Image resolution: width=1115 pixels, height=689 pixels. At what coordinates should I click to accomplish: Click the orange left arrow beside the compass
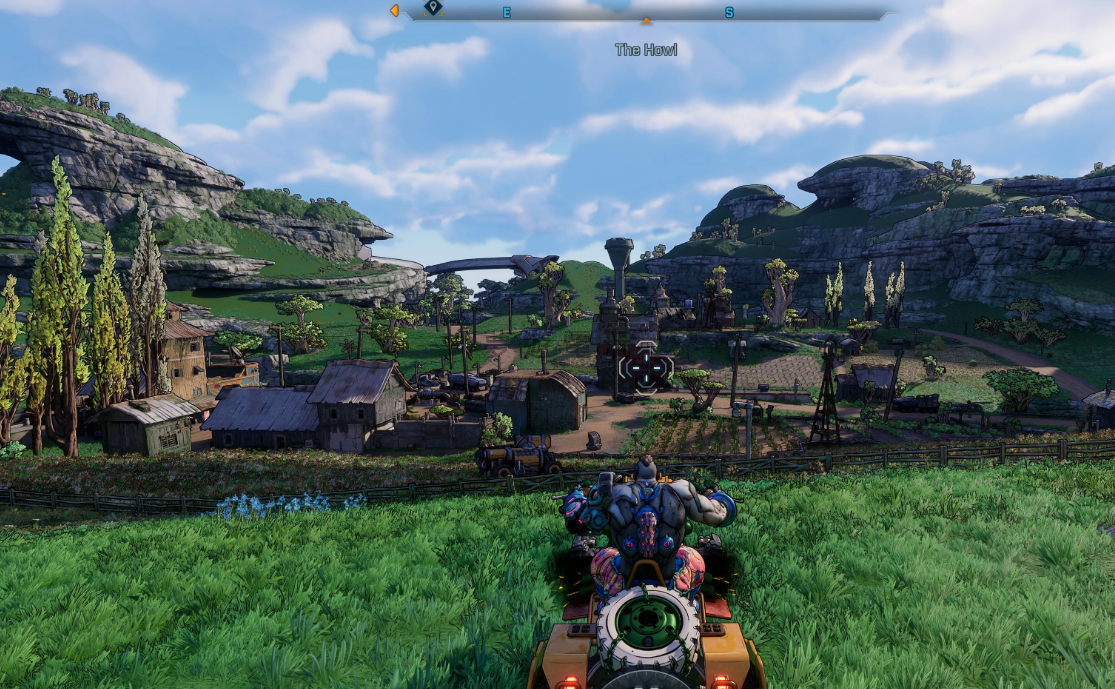point(395,11)
